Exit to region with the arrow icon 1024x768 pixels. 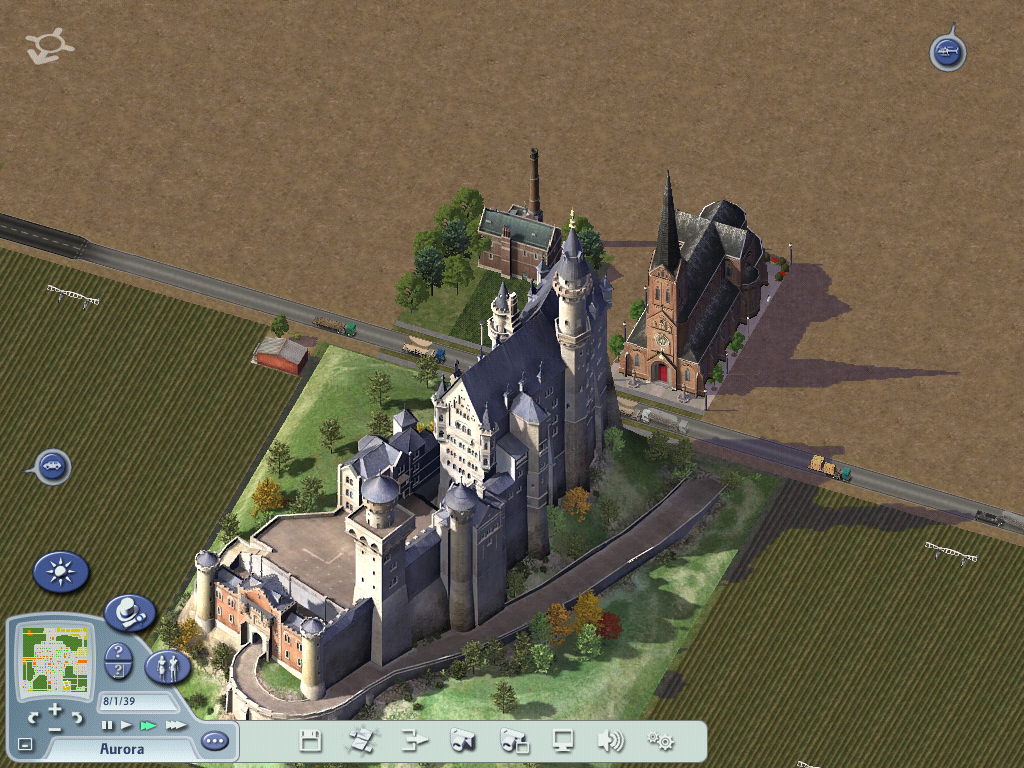[x=414, y=741]
